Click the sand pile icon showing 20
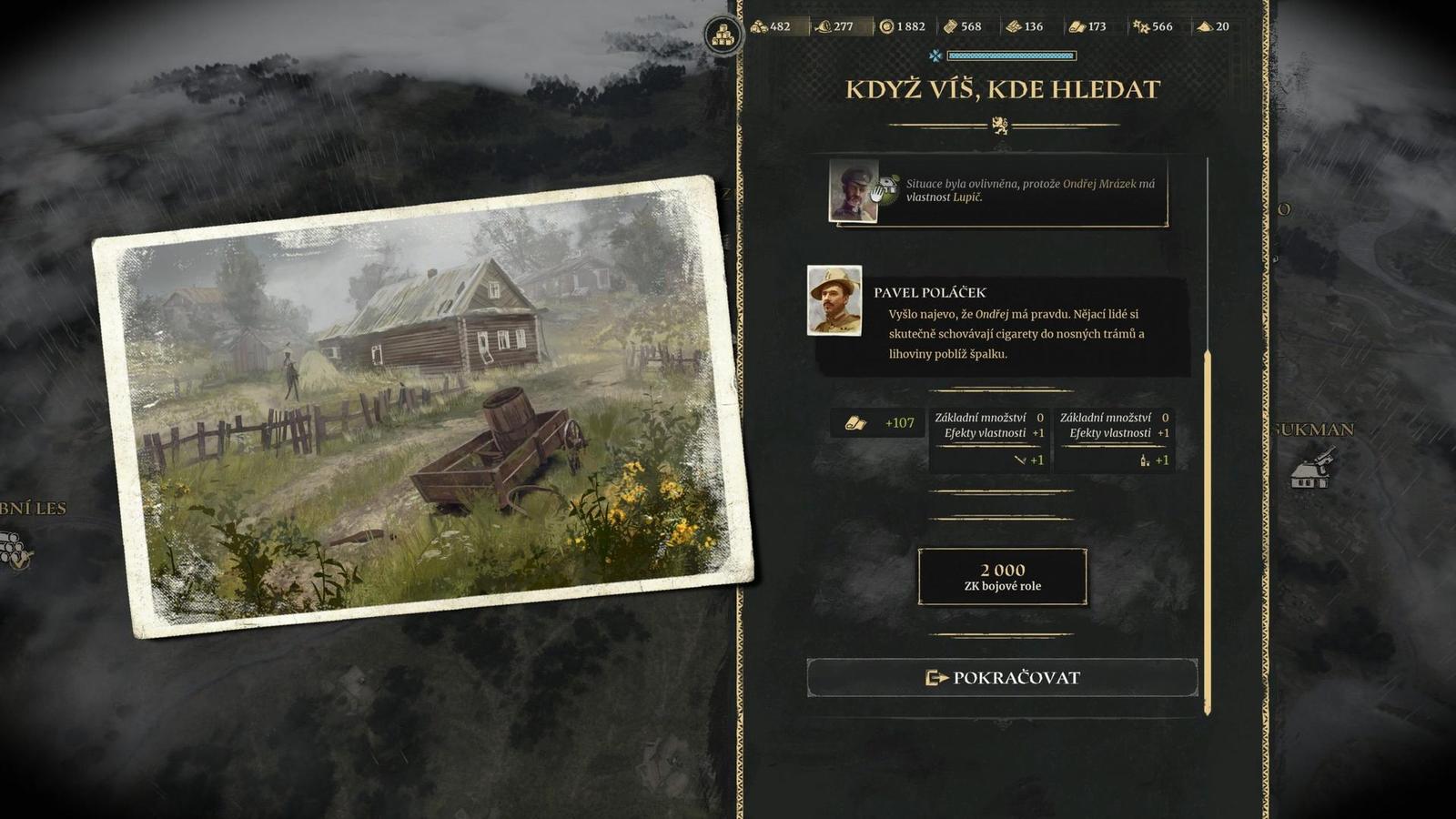1456x819 pixels. pyautogui.click(x=1203, y=27)
